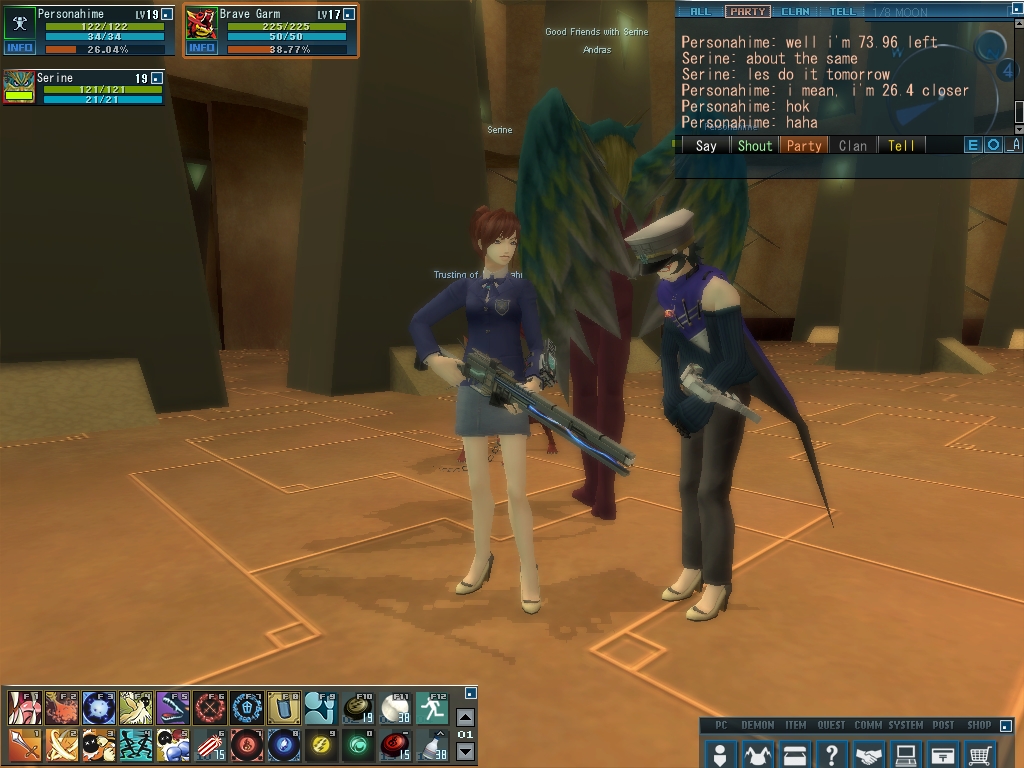Open the System laptop menu
1024x768 pixels.
point(906,753)
